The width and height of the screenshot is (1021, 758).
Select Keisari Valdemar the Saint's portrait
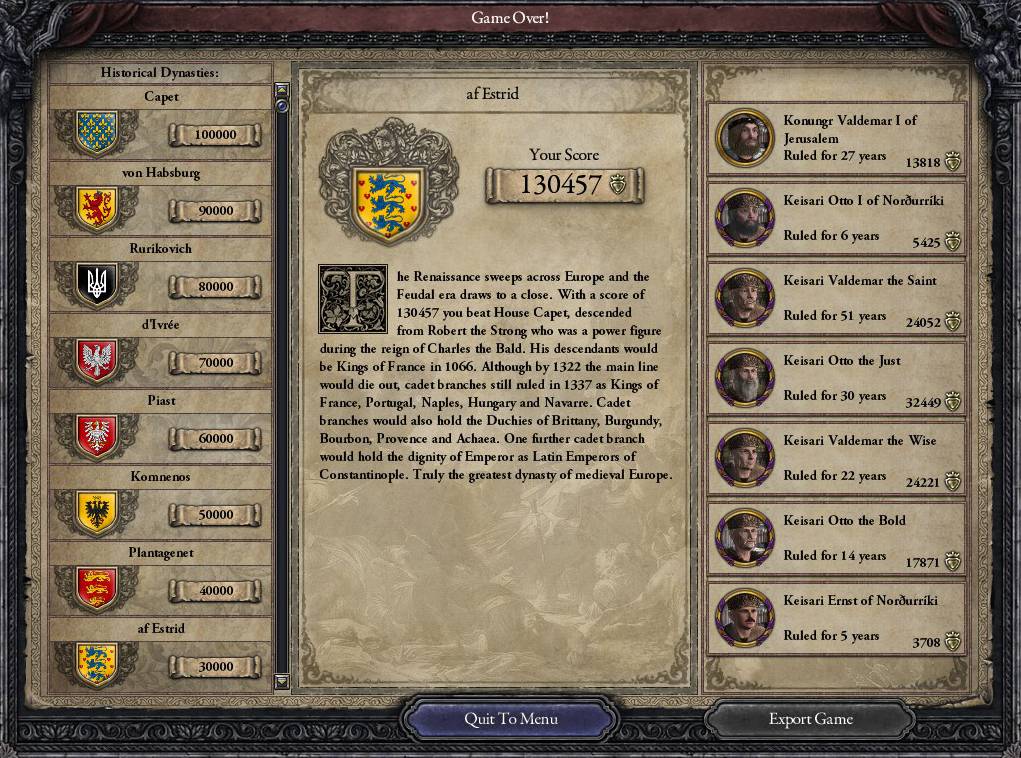click(x=745, y=298)
